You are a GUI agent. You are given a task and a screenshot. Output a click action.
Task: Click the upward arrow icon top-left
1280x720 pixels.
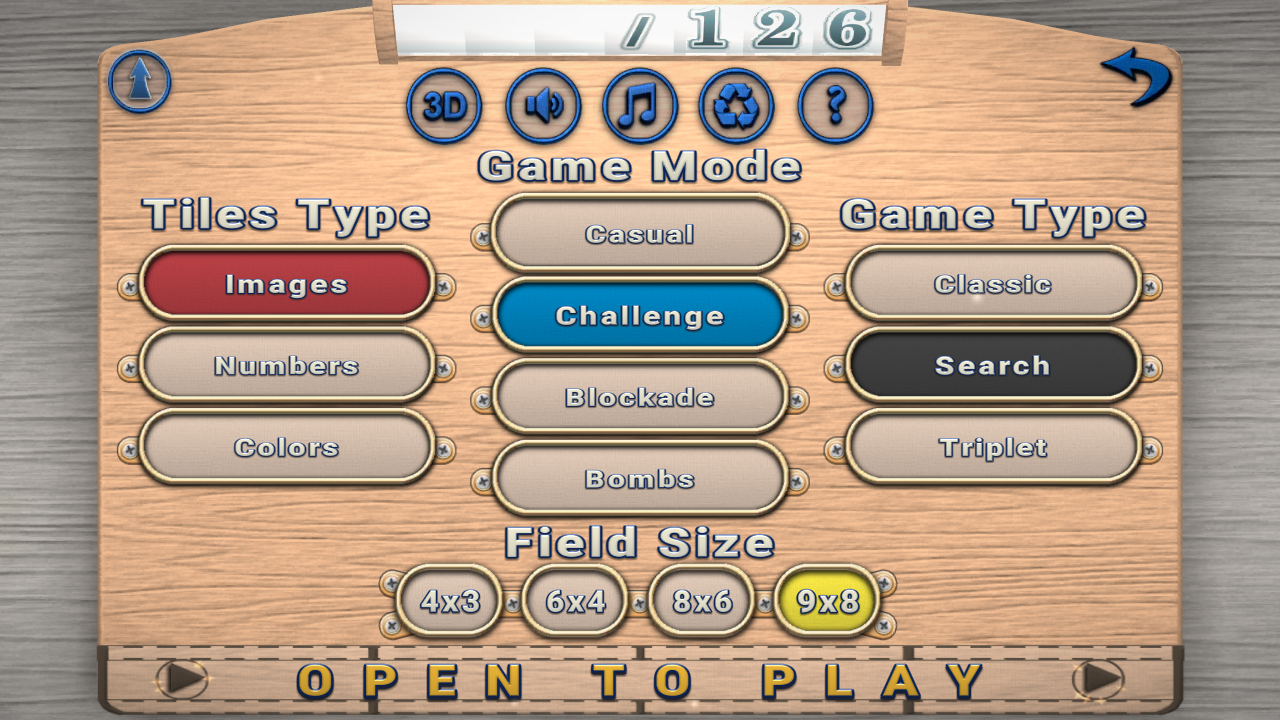(x=141, y=79)
